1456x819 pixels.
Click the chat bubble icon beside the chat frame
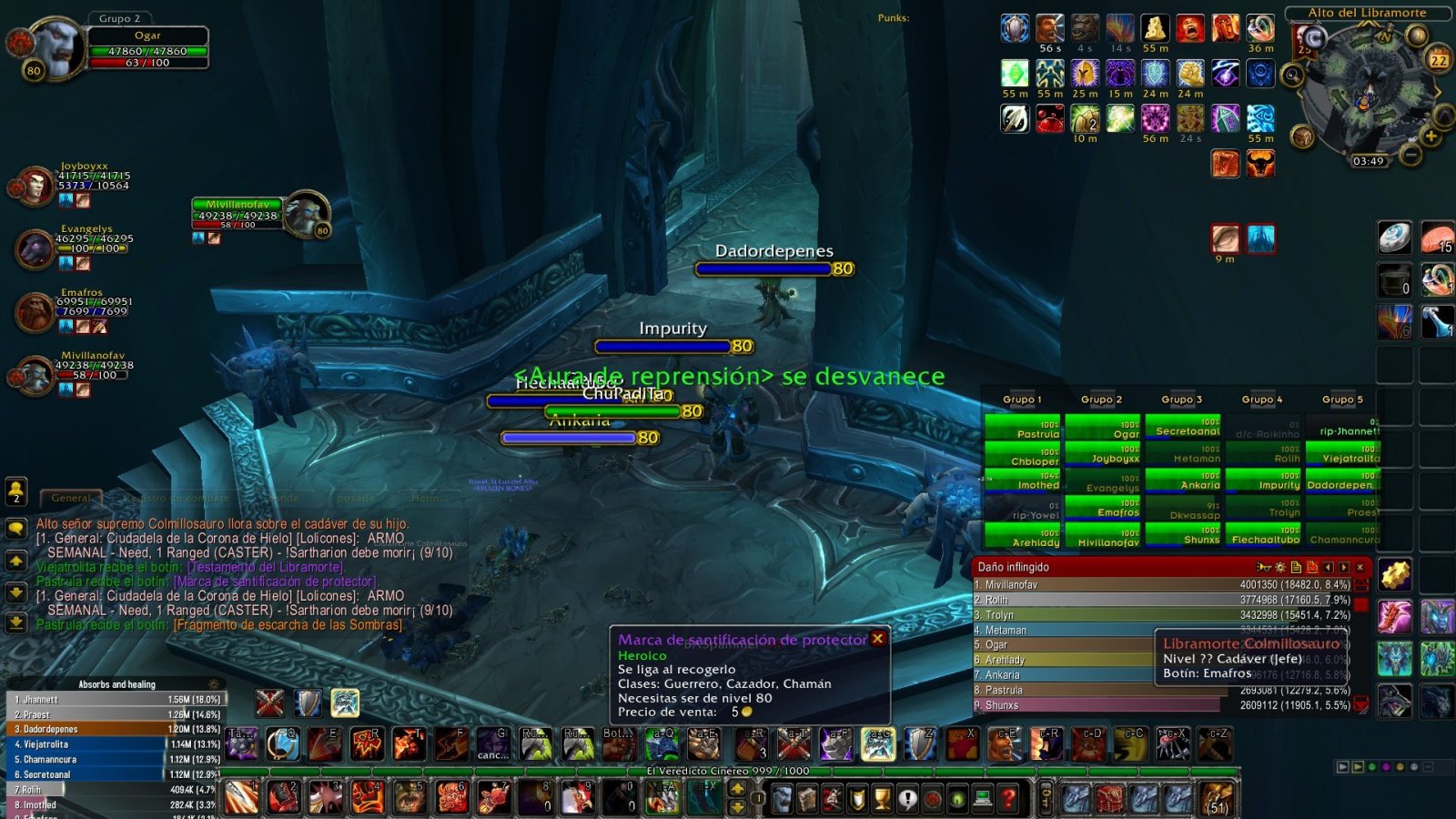tap(15, 528)
